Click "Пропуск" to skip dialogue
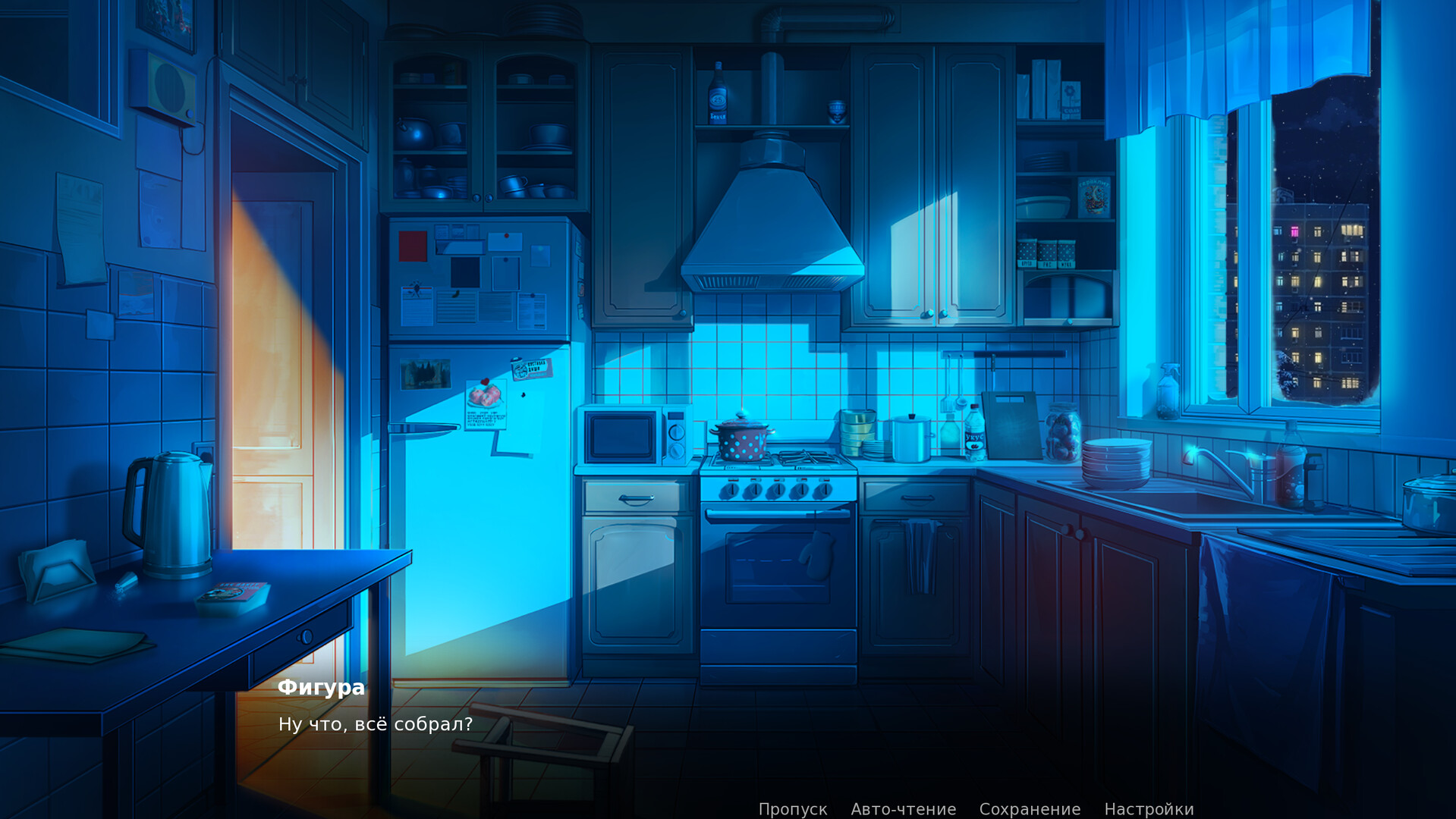This screenshot has width=1456, height=819. 794,808
